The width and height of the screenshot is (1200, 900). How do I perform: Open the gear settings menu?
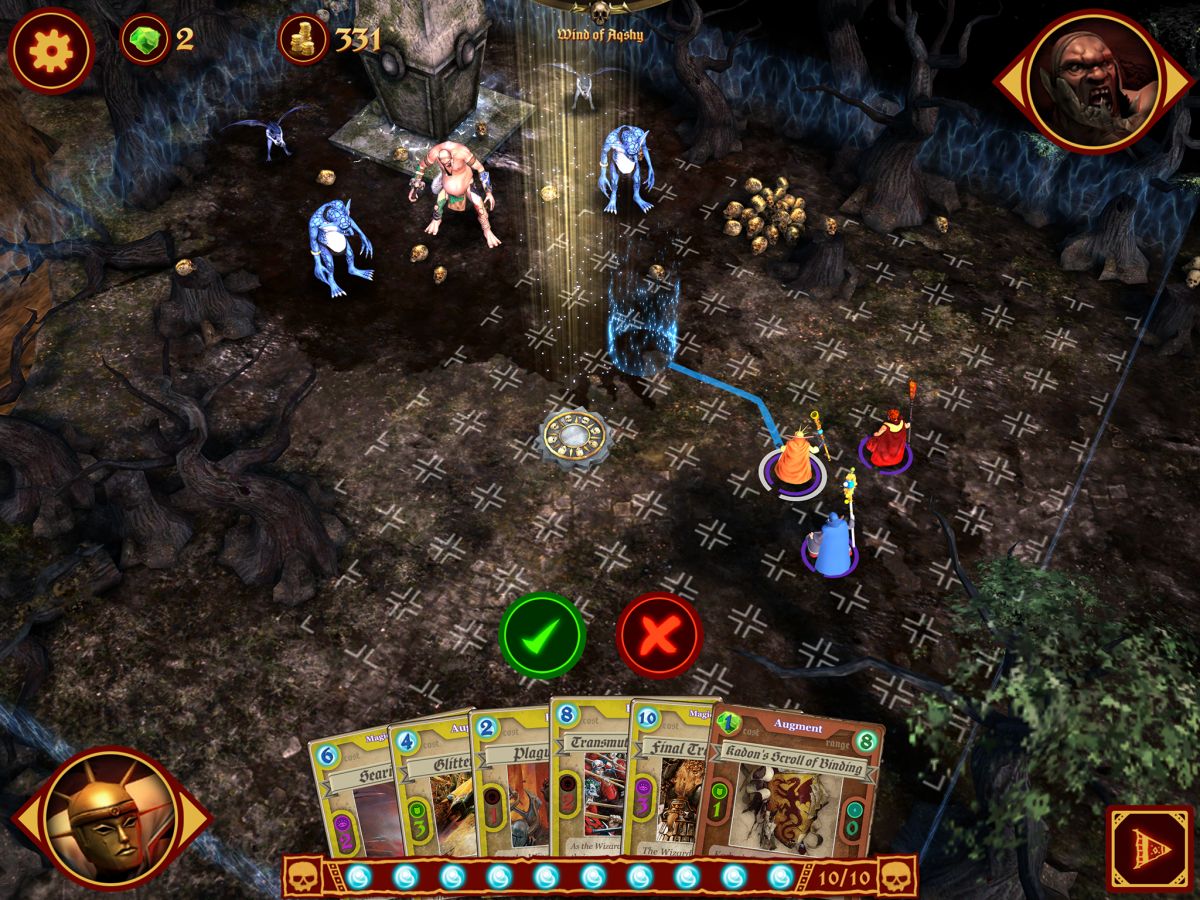point(51,50)
